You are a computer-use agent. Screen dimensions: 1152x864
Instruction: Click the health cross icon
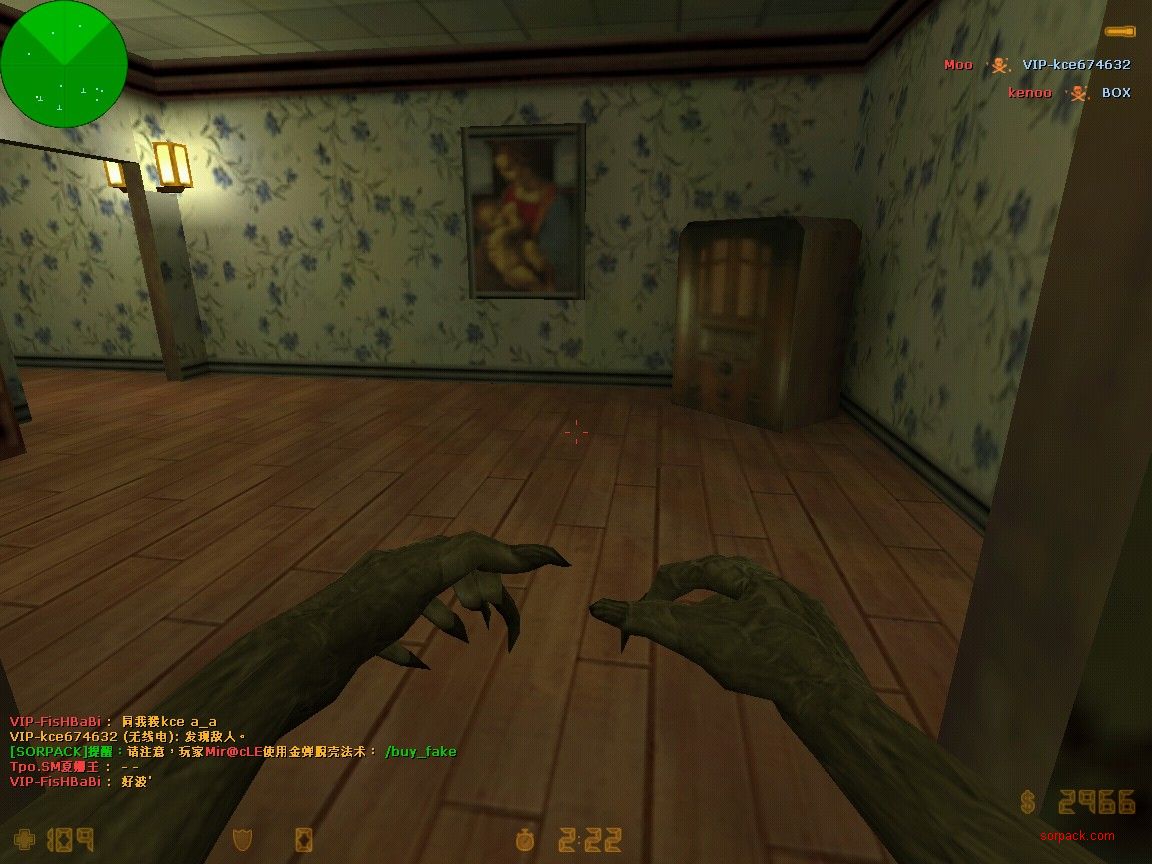(x=24, y=839)
